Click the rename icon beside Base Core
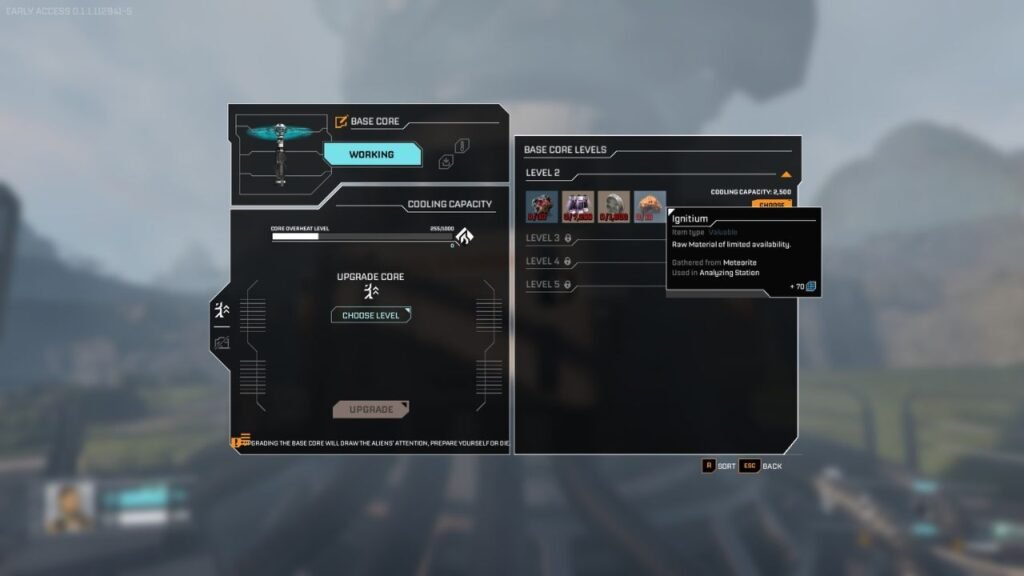1024x576 pixels. [341, 122]
